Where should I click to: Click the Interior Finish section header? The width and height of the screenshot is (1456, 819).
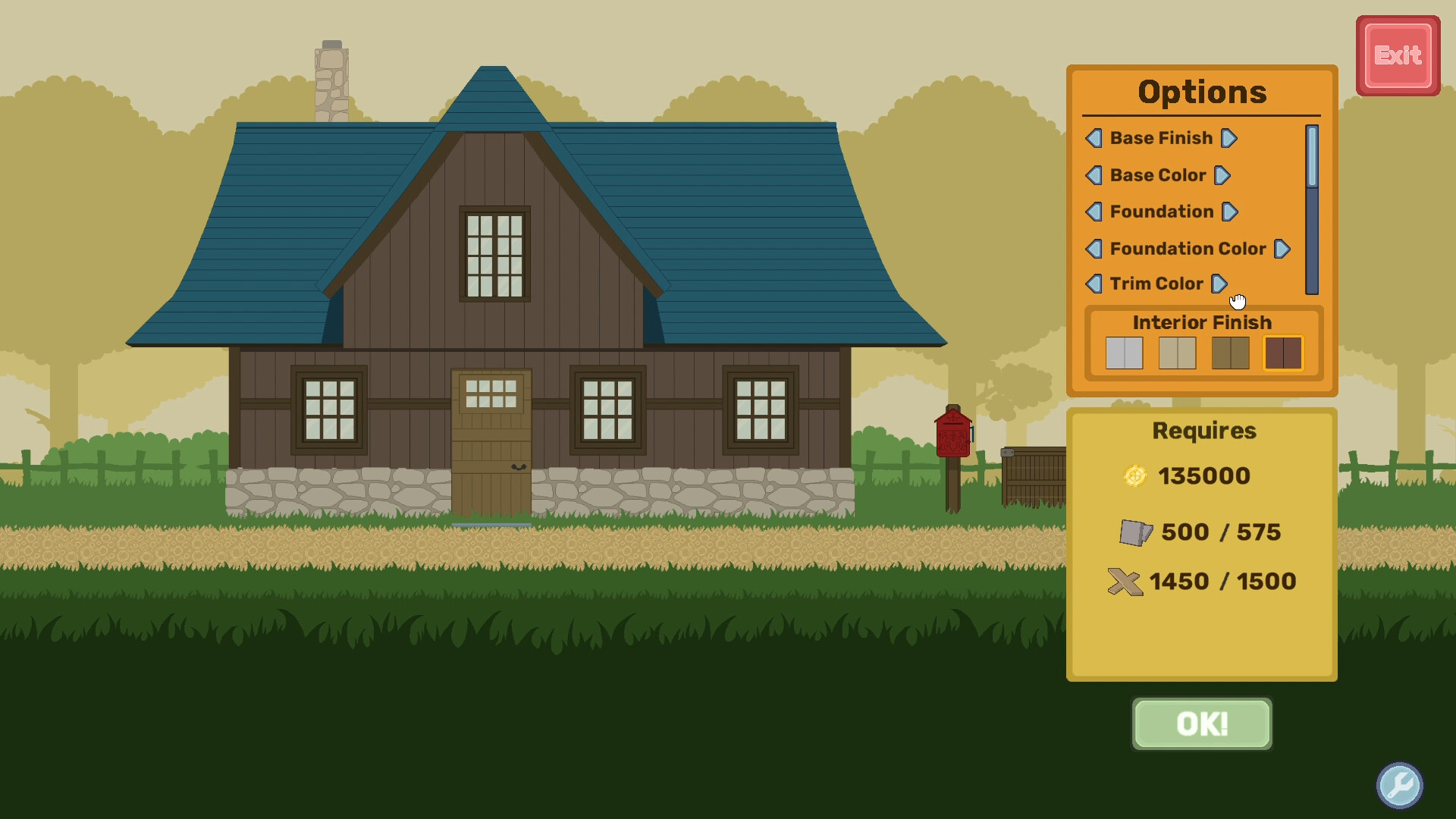[x=1201, y=322]
